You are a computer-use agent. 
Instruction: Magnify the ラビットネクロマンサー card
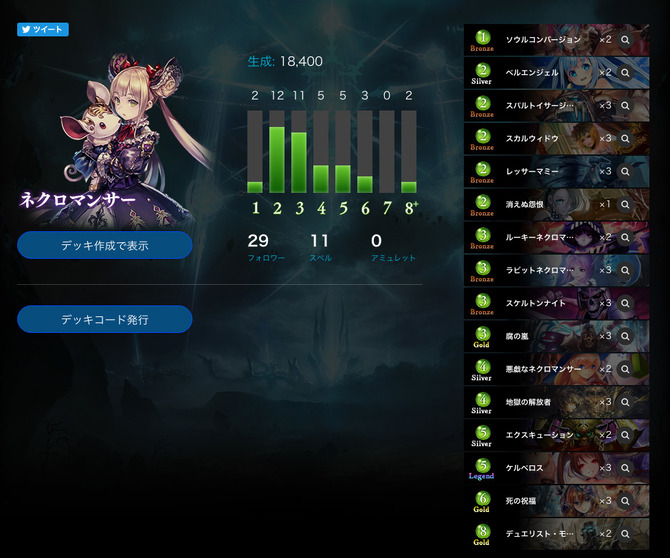tap(625, 270)
